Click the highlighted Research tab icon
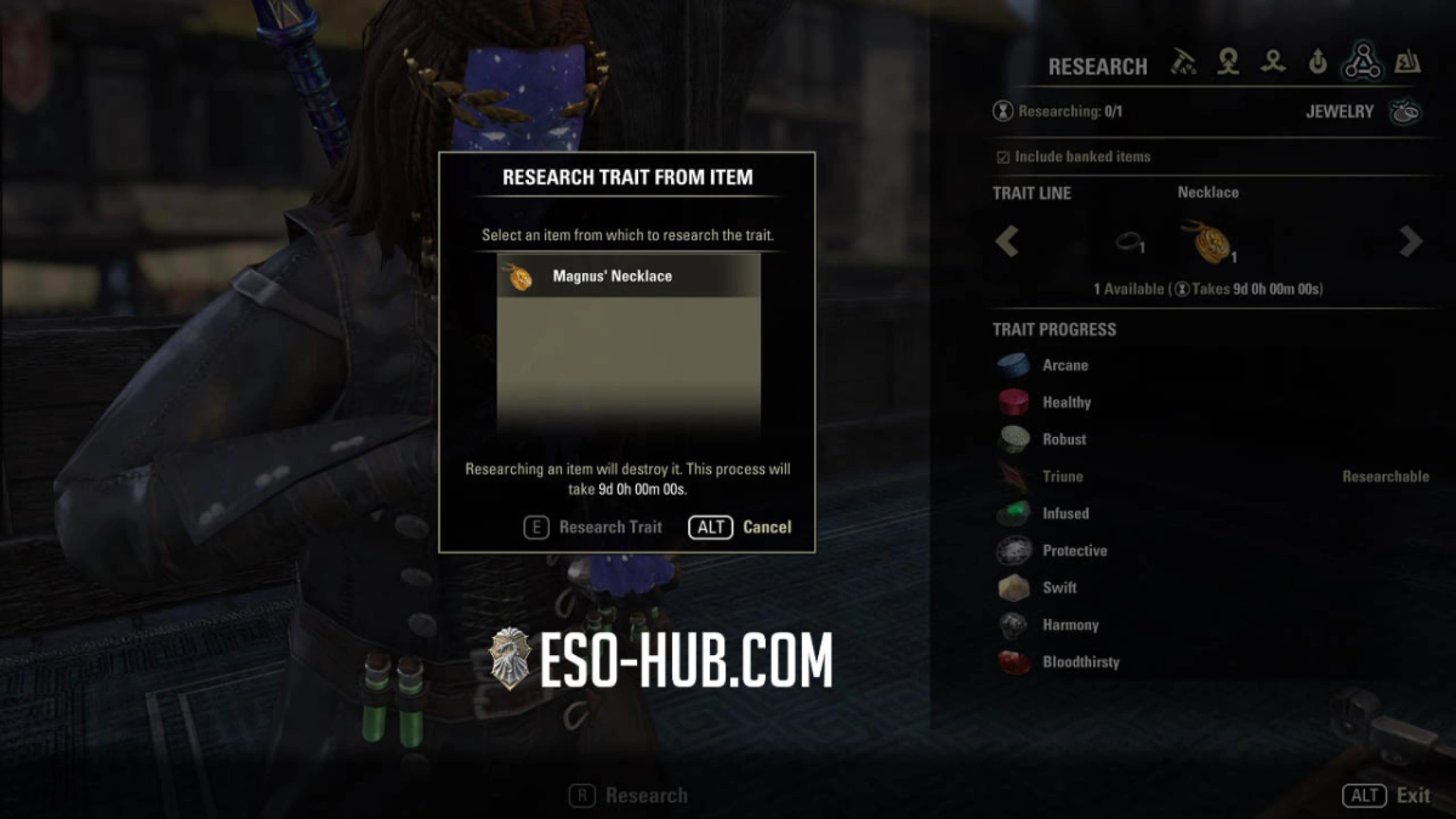Viewport: 1456px width, 819px height. coord(1362,63)
